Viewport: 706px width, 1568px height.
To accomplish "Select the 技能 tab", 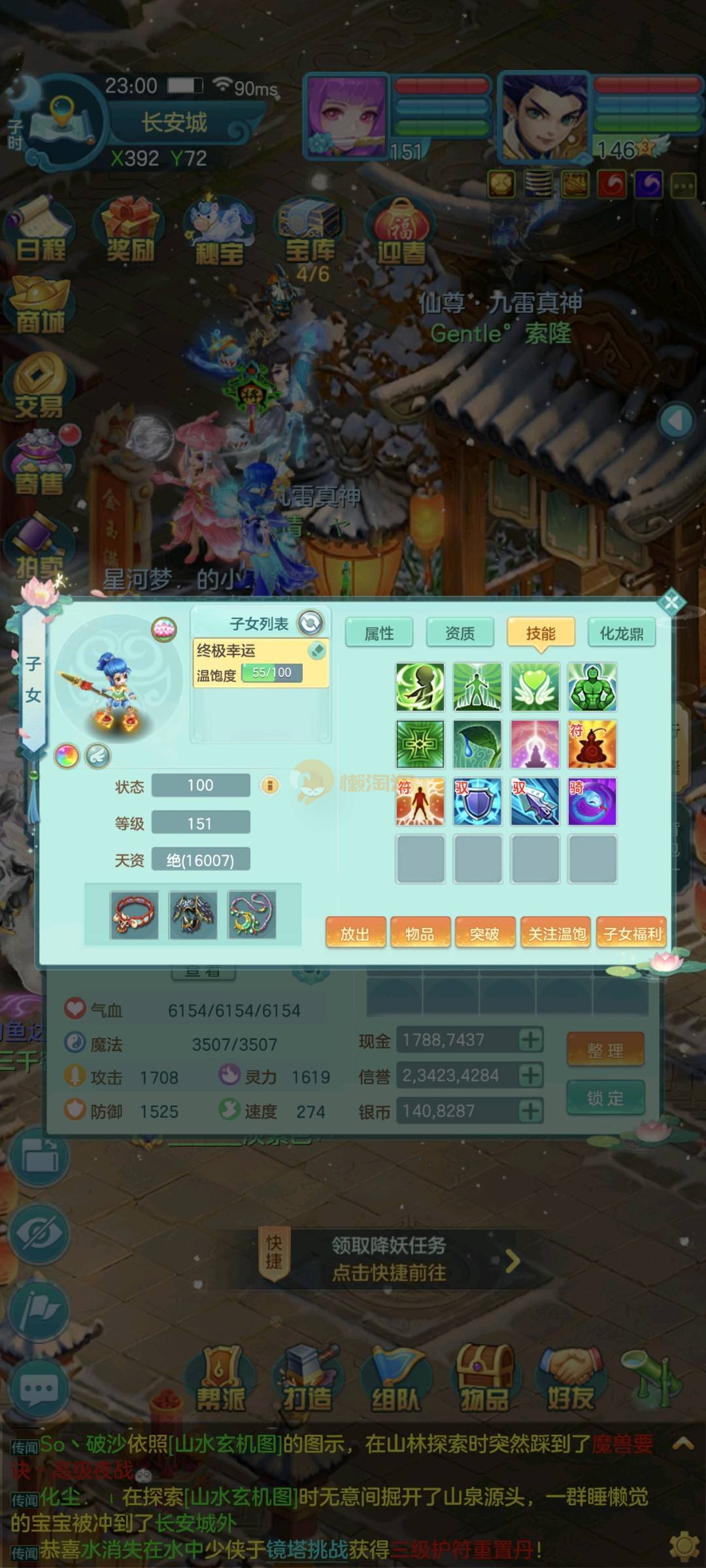I will coord(541,633).
